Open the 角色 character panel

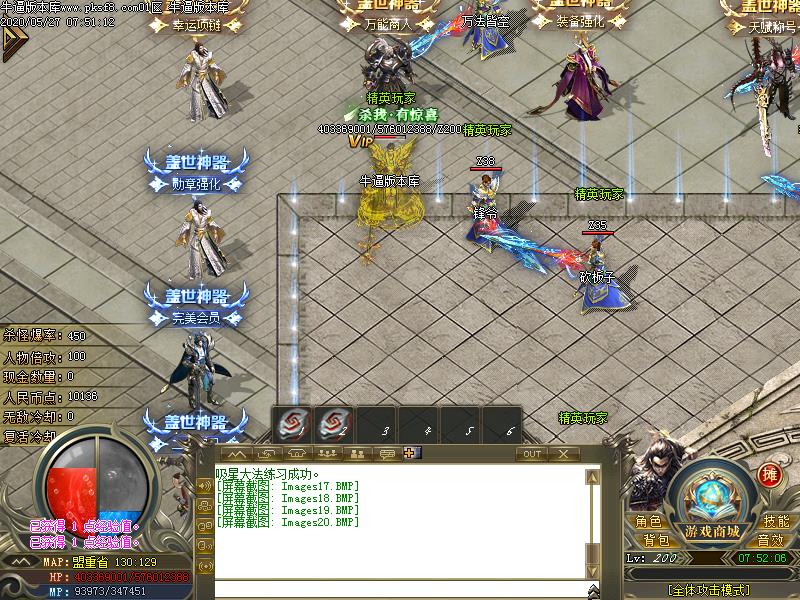[x=648, y=521]
